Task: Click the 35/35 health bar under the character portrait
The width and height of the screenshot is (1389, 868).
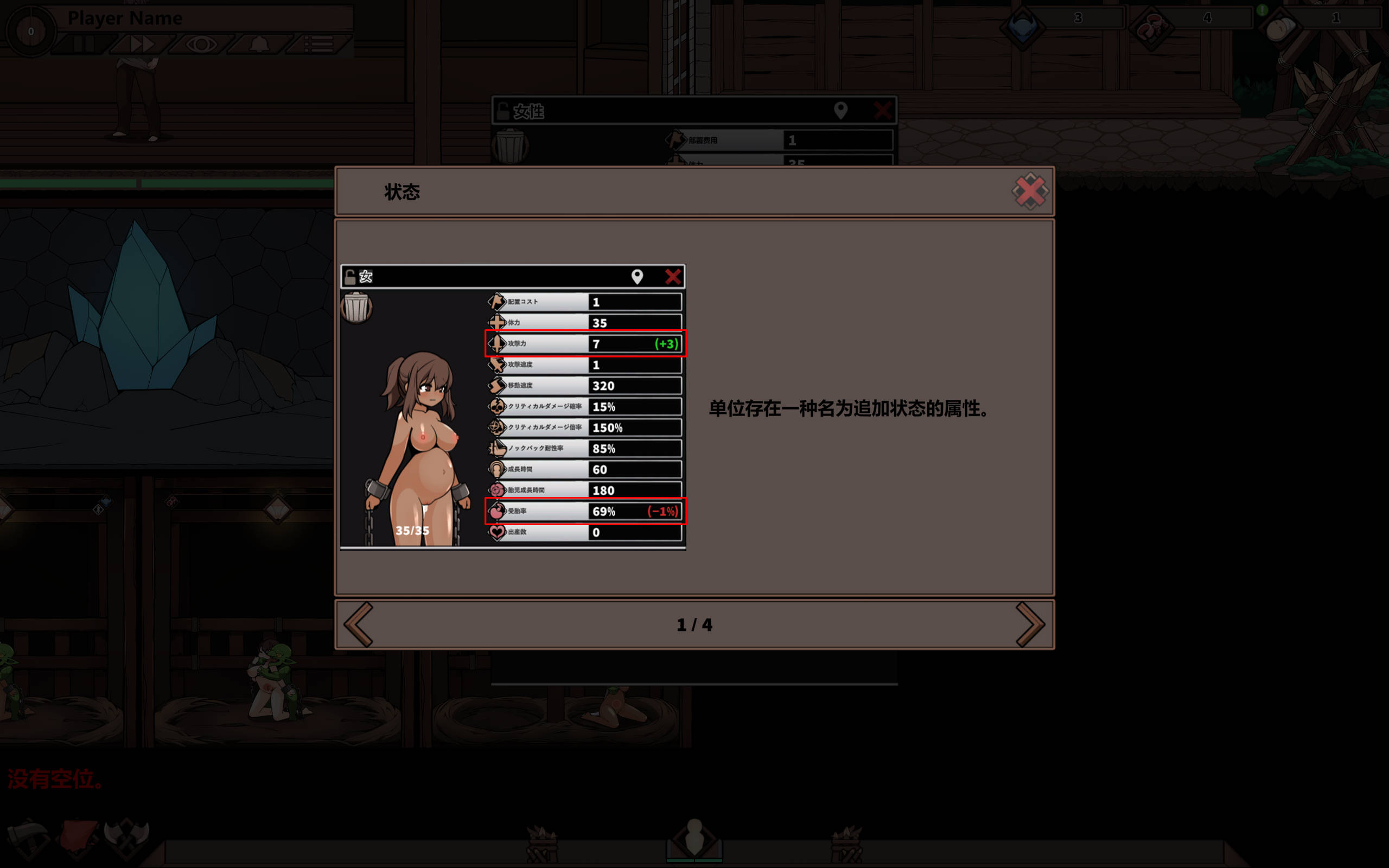Action: click(413, 530)
